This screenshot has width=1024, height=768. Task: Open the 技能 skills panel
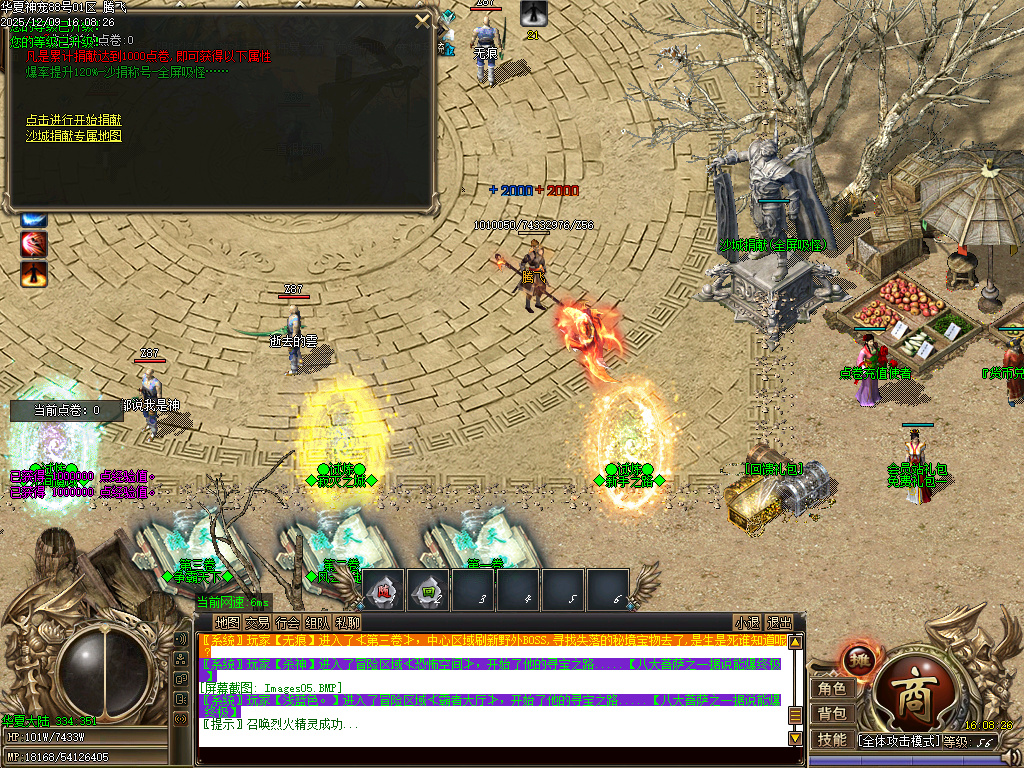[832, 740]
